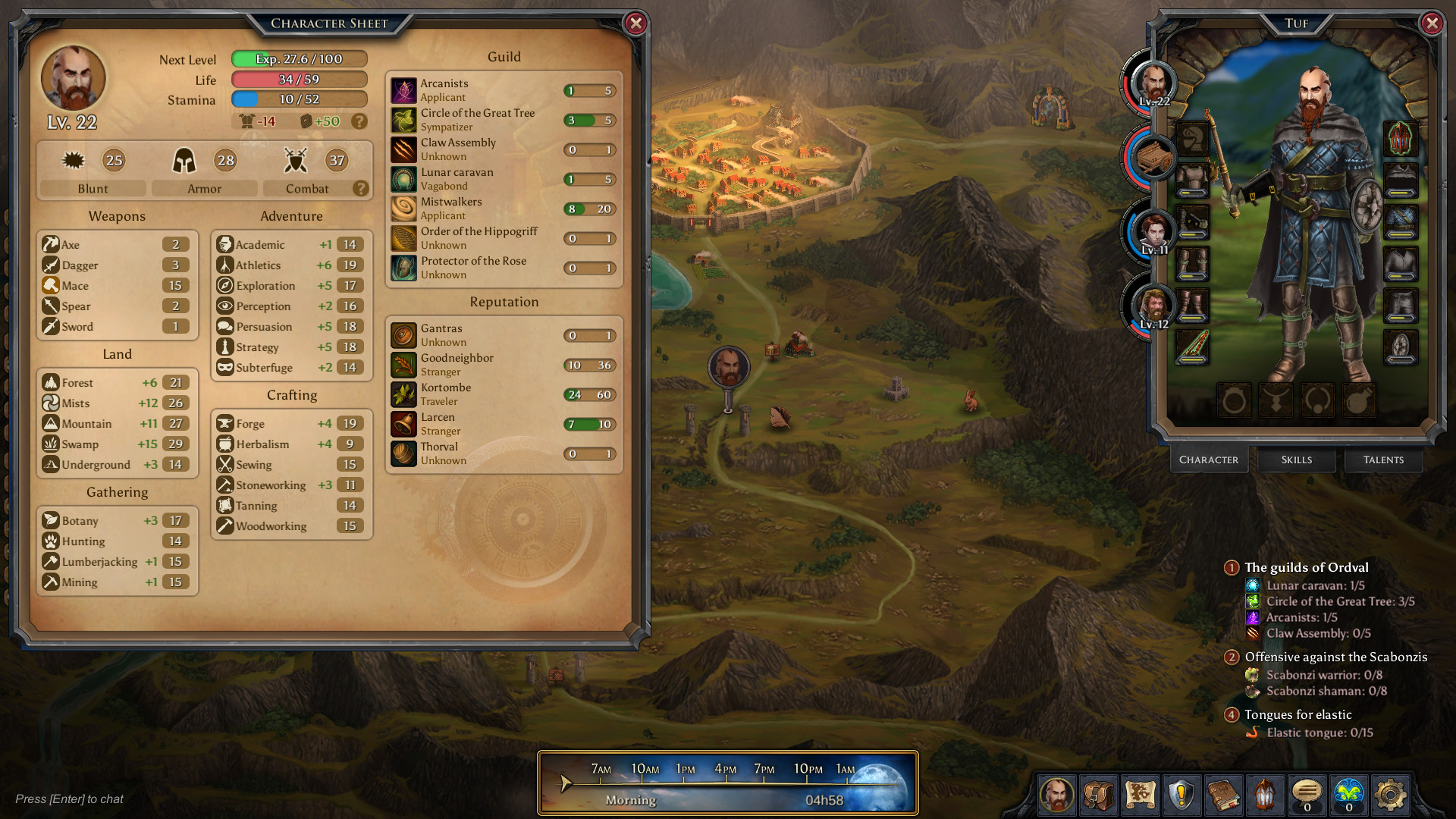Click the help question mark next to Combat
Viewport: 1456px width, 819px height.
coord(360,189)
